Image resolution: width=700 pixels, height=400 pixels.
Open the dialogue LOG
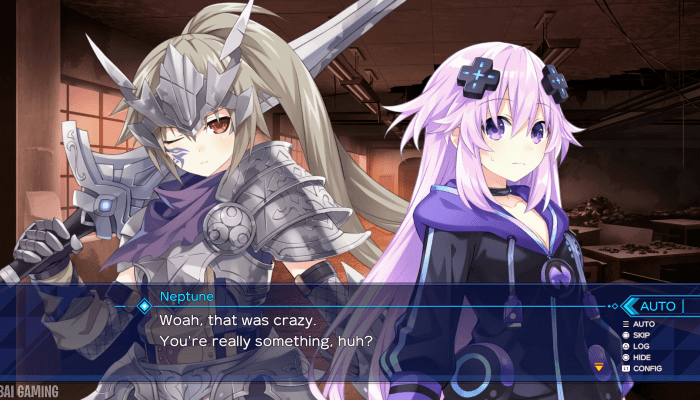click(x=638, y=346)
